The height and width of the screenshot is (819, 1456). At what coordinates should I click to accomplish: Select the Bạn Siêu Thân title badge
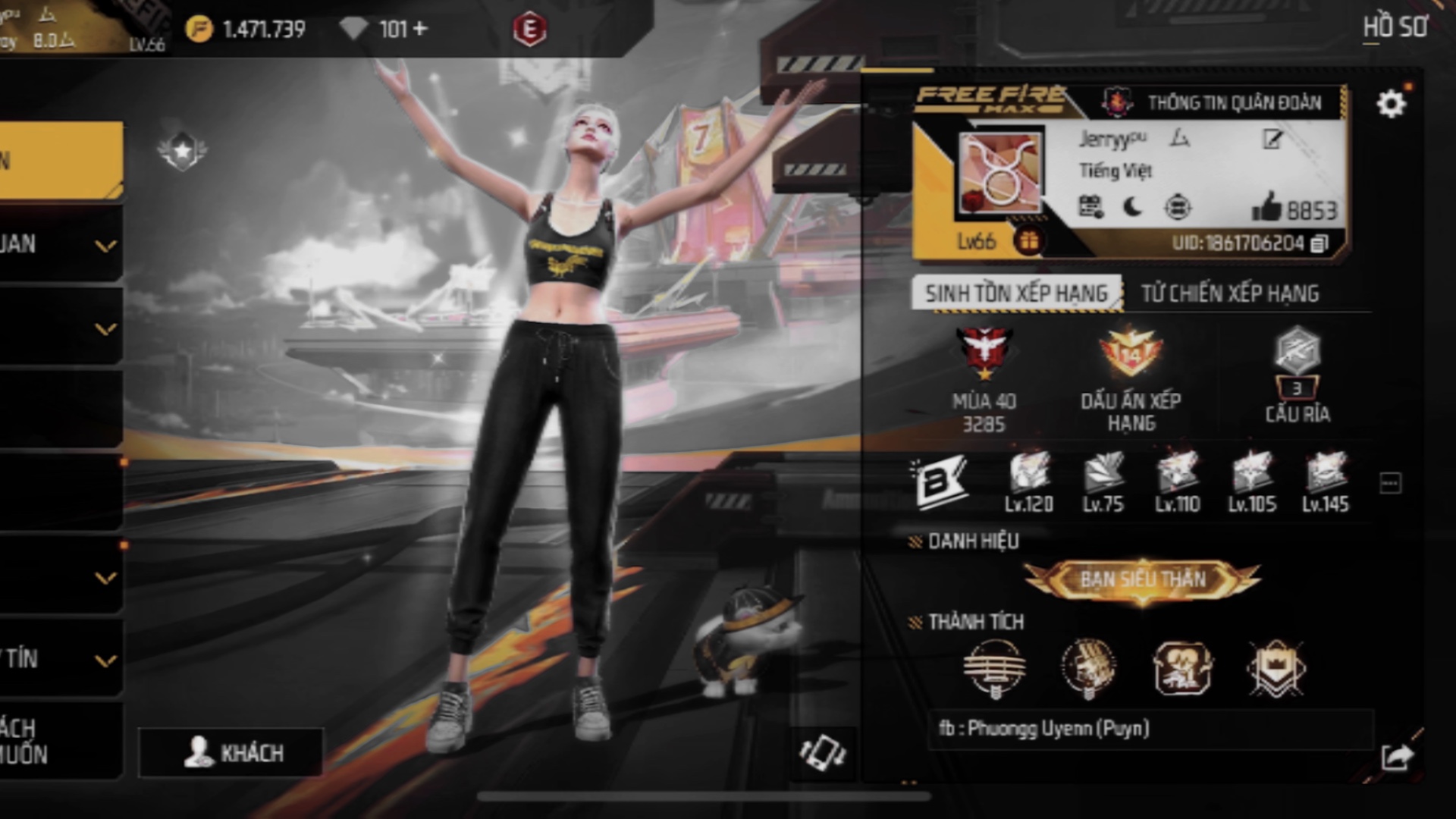(x=1142, y=580)
